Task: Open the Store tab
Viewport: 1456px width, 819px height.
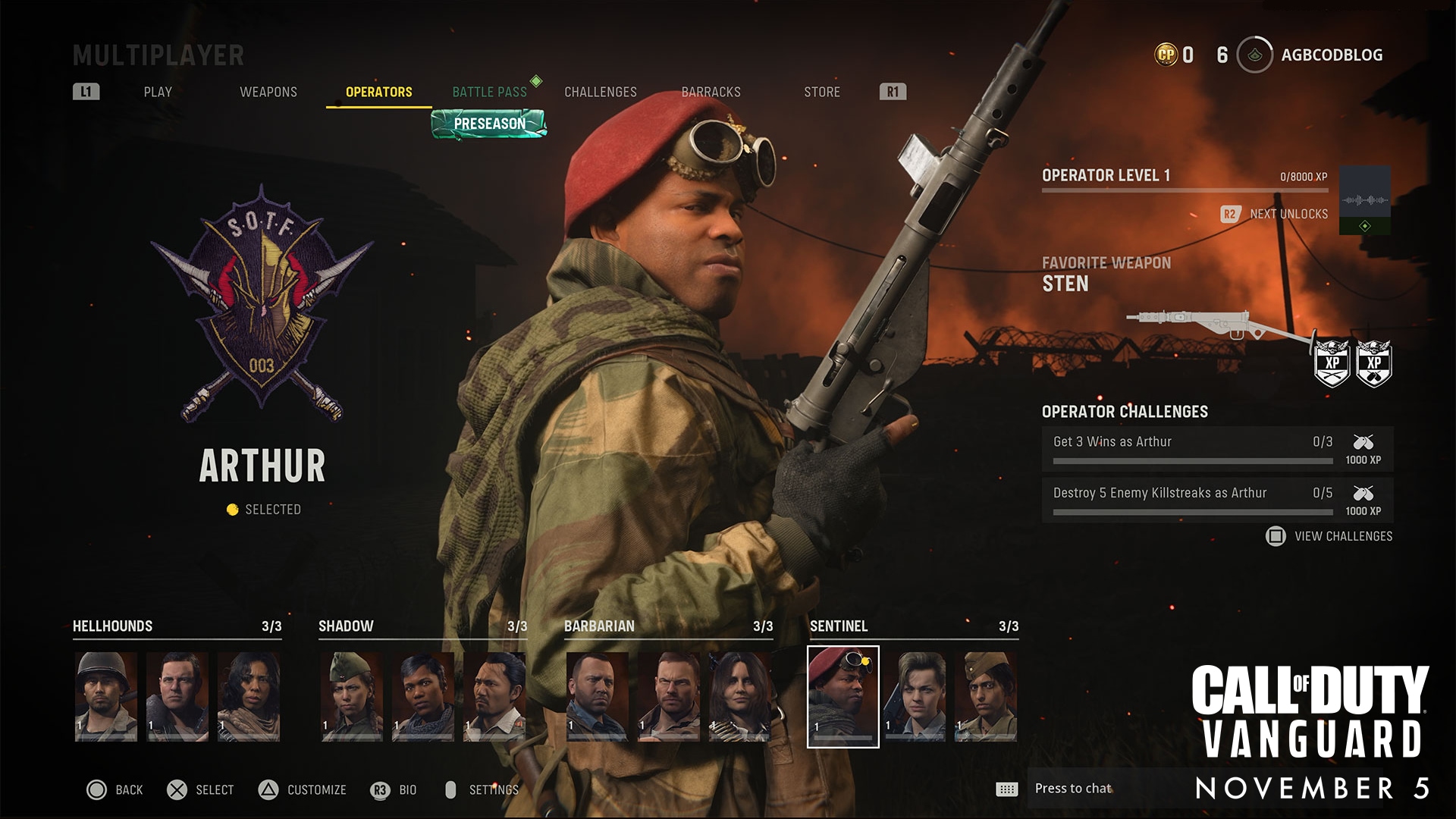Action: click(x=821, y=92)
